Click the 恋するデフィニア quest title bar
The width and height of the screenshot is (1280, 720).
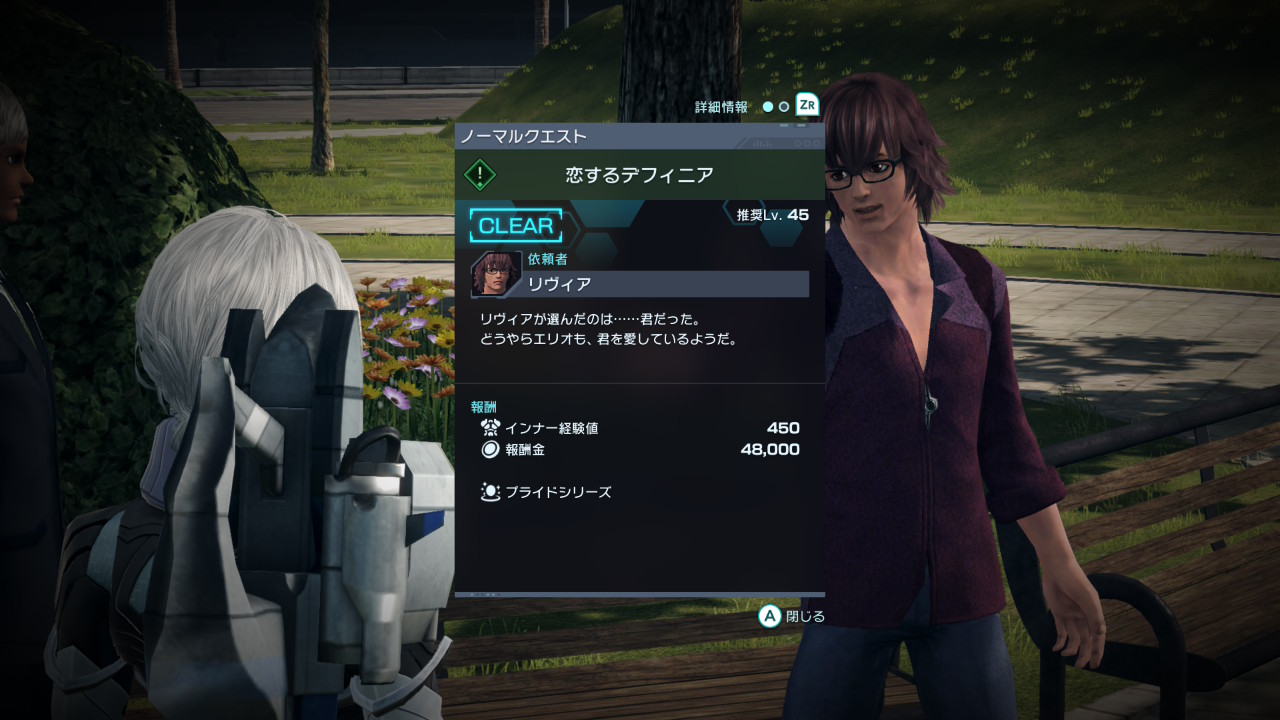pyautogui.click(x=640, y=175)
